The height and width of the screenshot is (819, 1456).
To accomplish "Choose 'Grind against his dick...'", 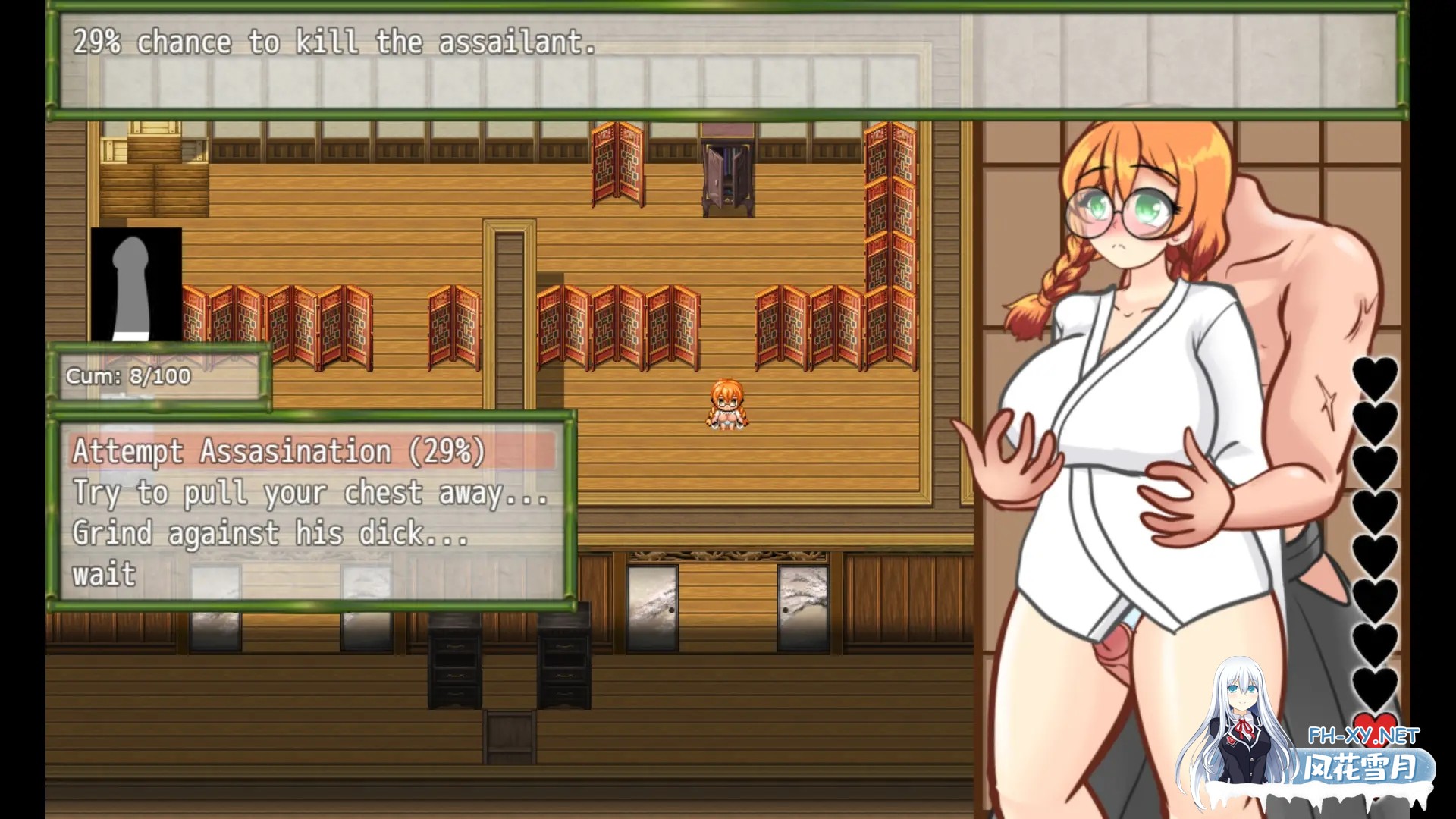I will point(269,533).
